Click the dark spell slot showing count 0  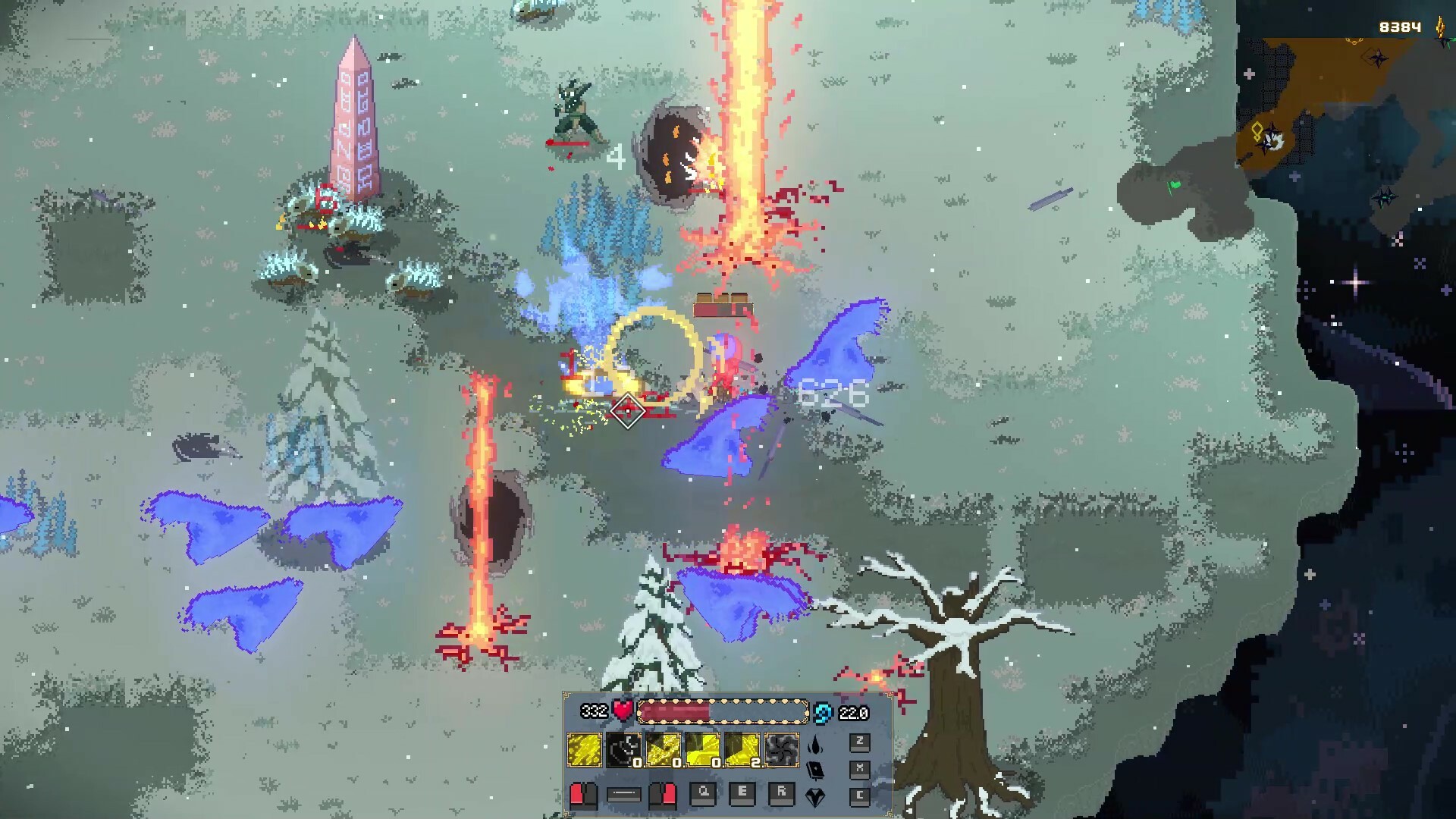[623, 750]
